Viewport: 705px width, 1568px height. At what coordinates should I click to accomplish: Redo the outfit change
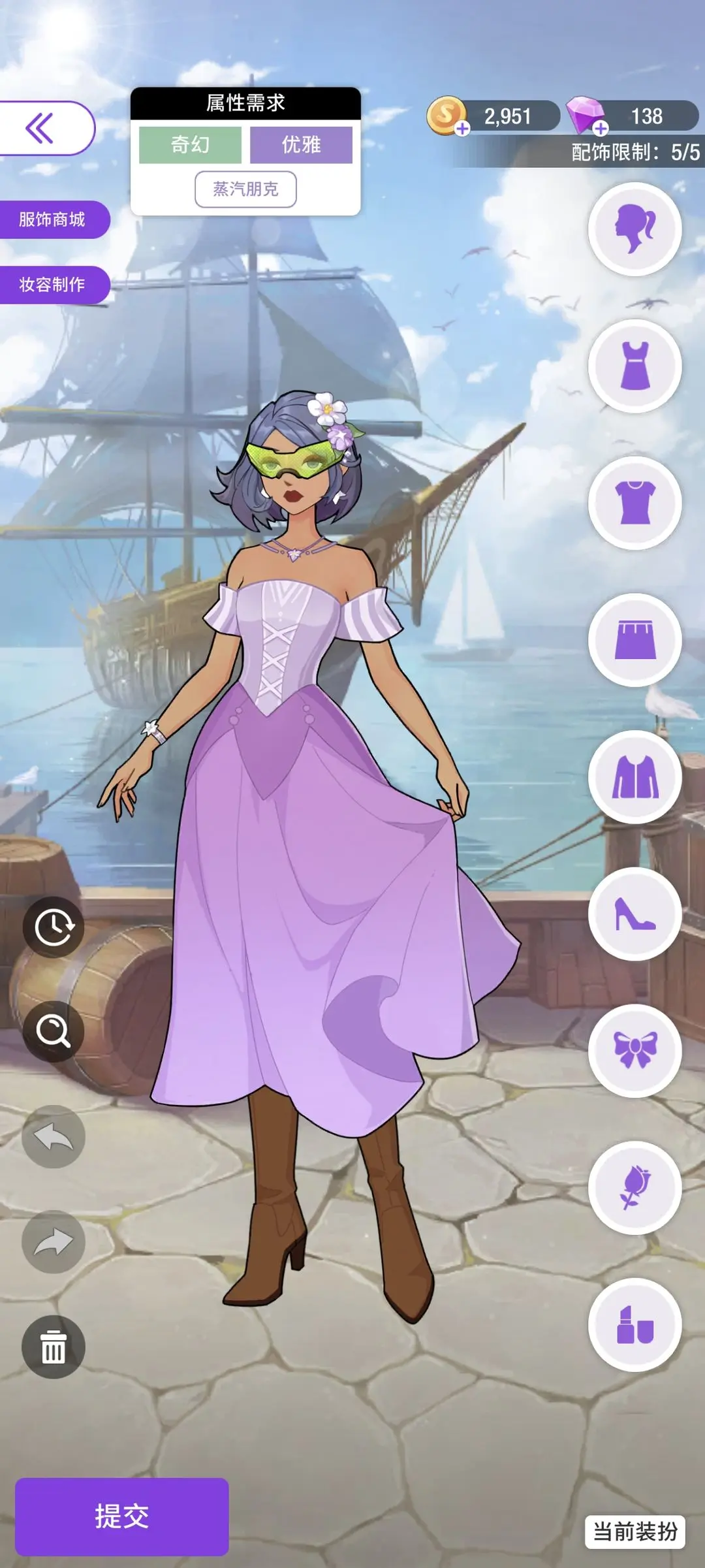(x=54, y=1241)
